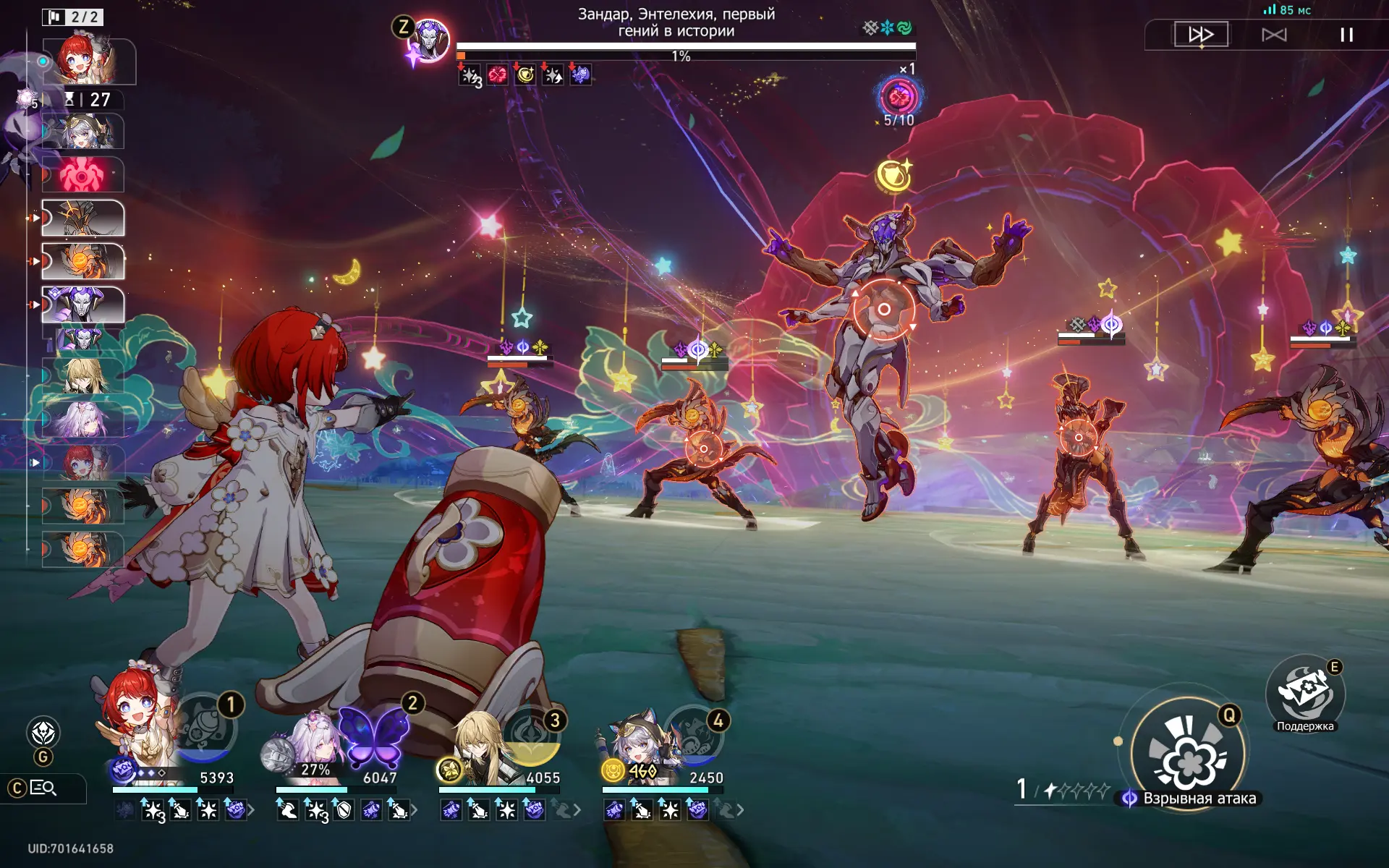
Task: Trigger the butterfly ultimate ability
Action: click(373, 736)
